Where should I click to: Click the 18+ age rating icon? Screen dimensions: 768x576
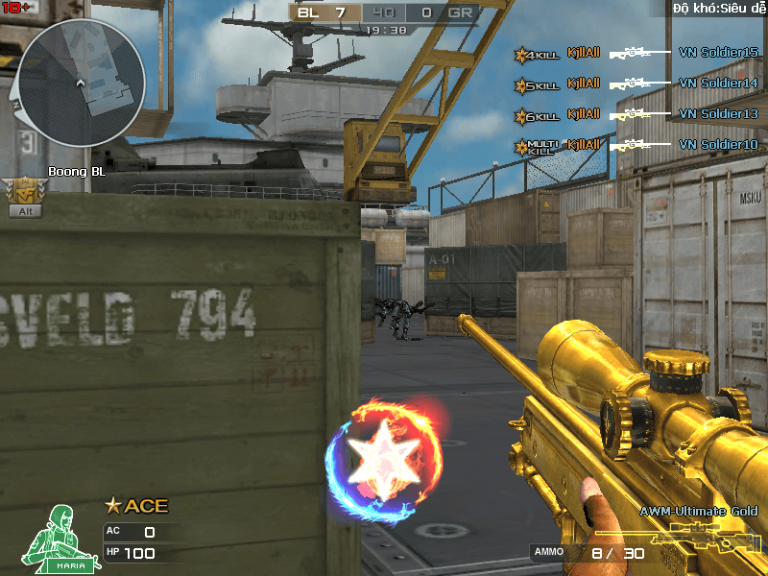pyautogui.click(x=16, y=8)
